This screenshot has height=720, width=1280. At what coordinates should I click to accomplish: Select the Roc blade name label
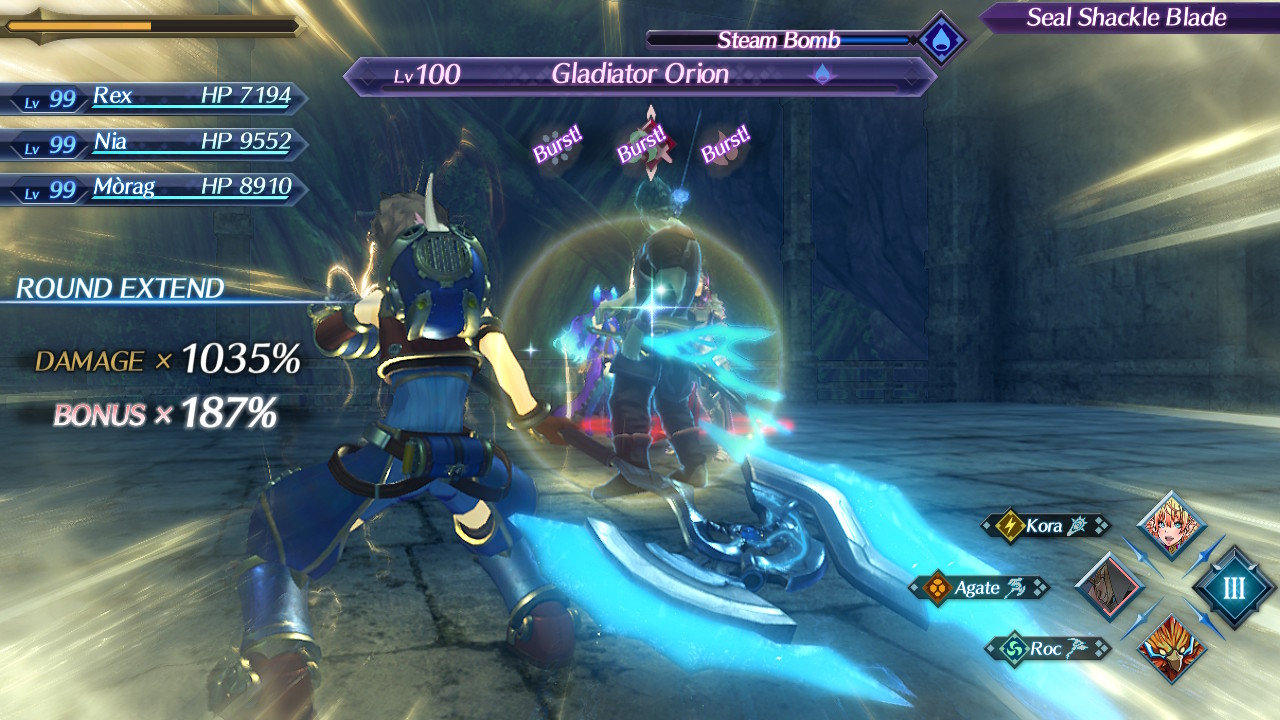click(x=1047, y=649)
